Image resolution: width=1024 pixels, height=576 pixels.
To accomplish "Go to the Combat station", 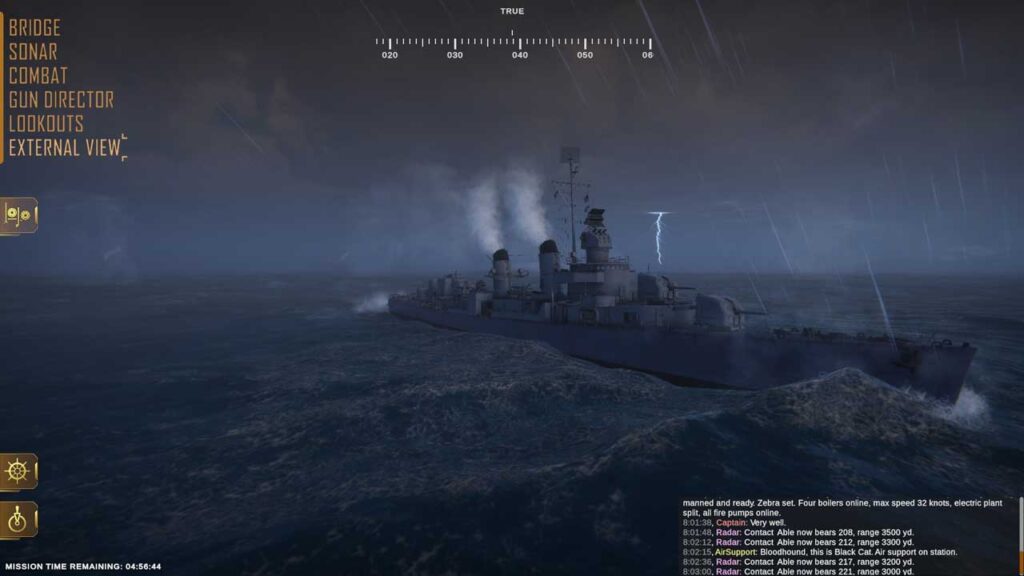I will coord(38,76).
